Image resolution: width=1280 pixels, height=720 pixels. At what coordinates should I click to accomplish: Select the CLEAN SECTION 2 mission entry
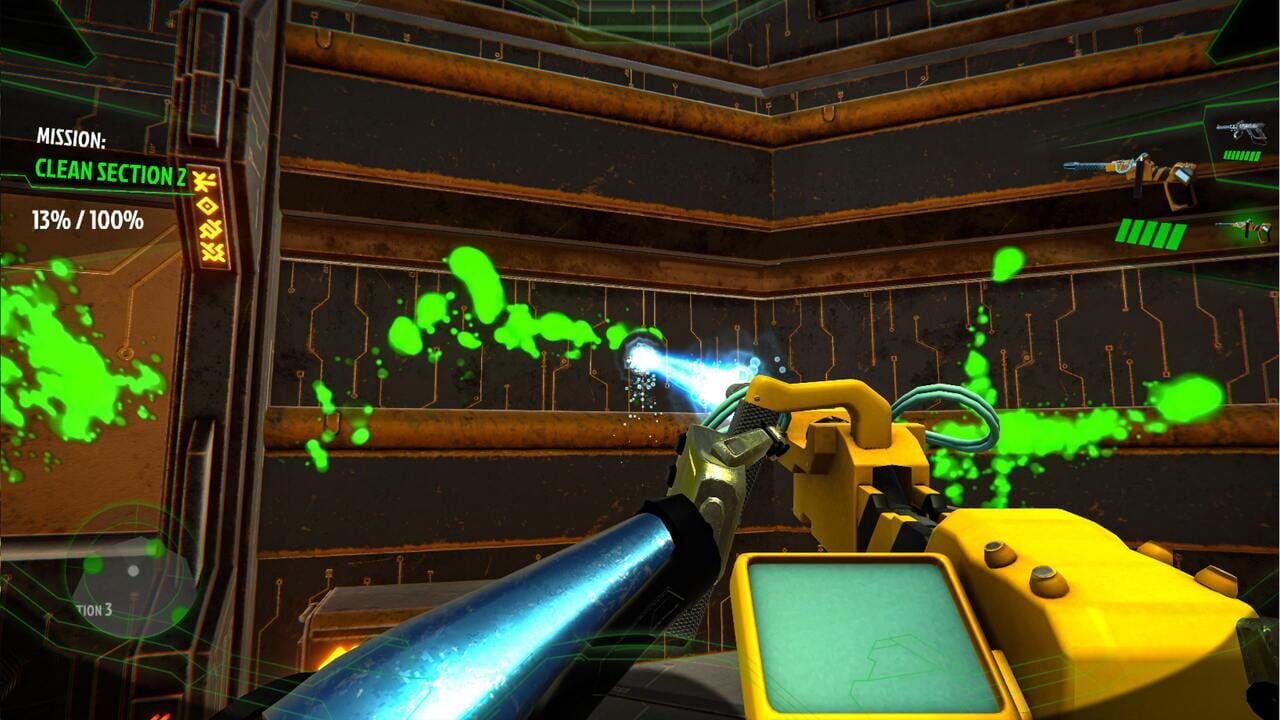point(105,172)
